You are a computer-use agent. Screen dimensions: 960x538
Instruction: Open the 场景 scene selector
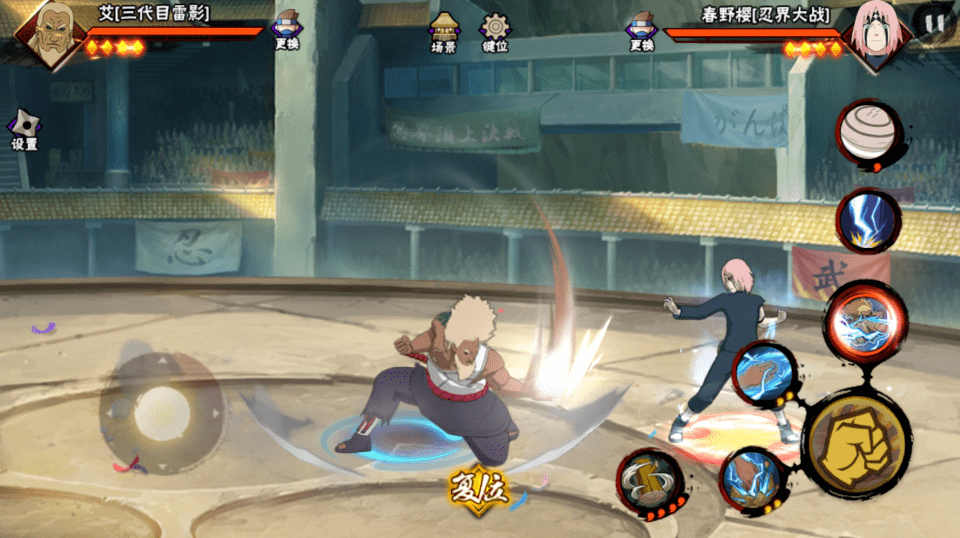pos(444,32)
